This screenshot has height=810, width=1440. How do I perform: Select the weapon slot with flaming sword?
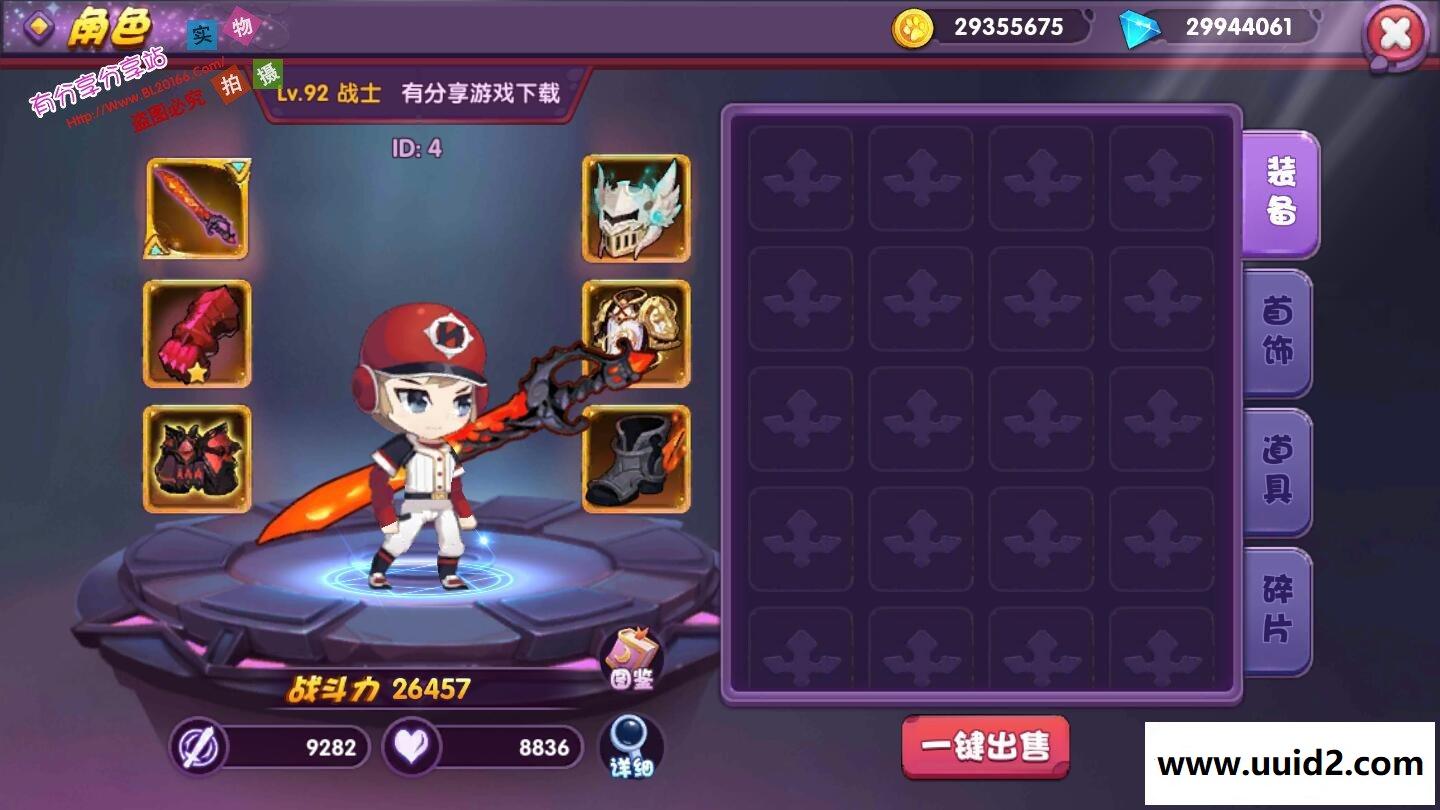pyautogui.click(x=197, y=209)
